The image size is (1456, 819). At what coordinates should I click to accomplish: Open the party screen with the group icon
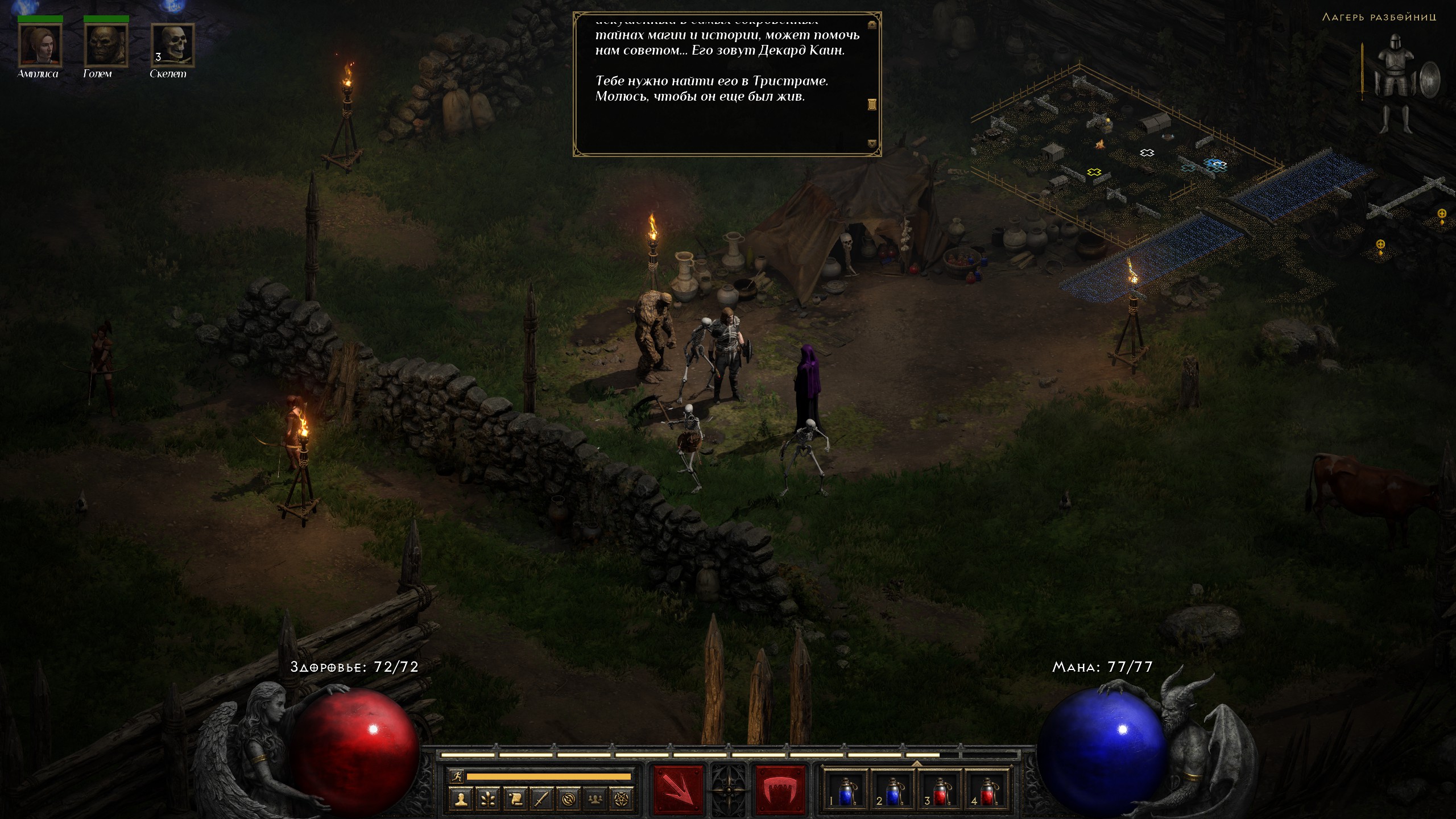[595, 800]
